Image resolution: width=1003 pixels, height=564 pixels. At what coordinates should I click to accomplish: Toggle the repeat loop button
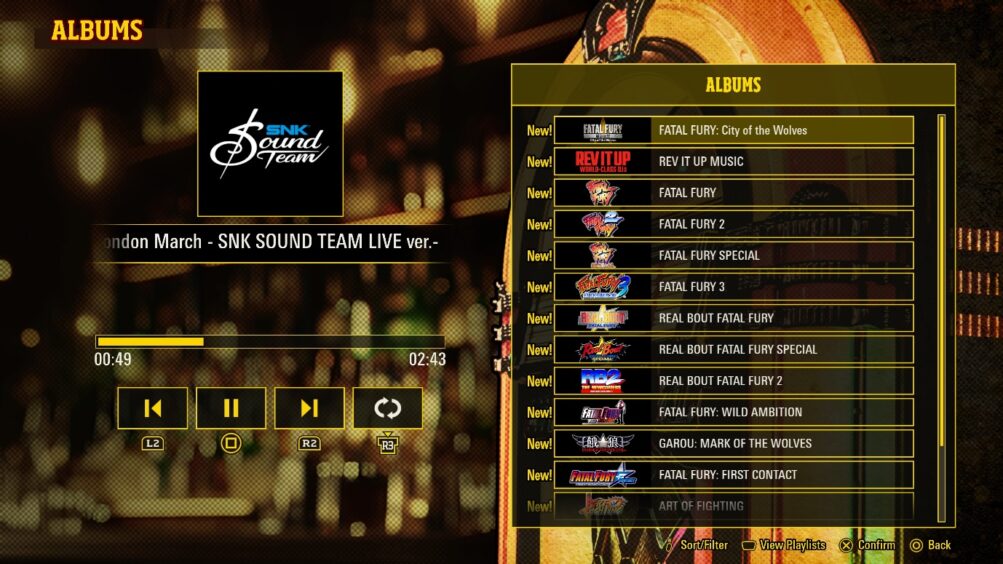coord(387,408)
